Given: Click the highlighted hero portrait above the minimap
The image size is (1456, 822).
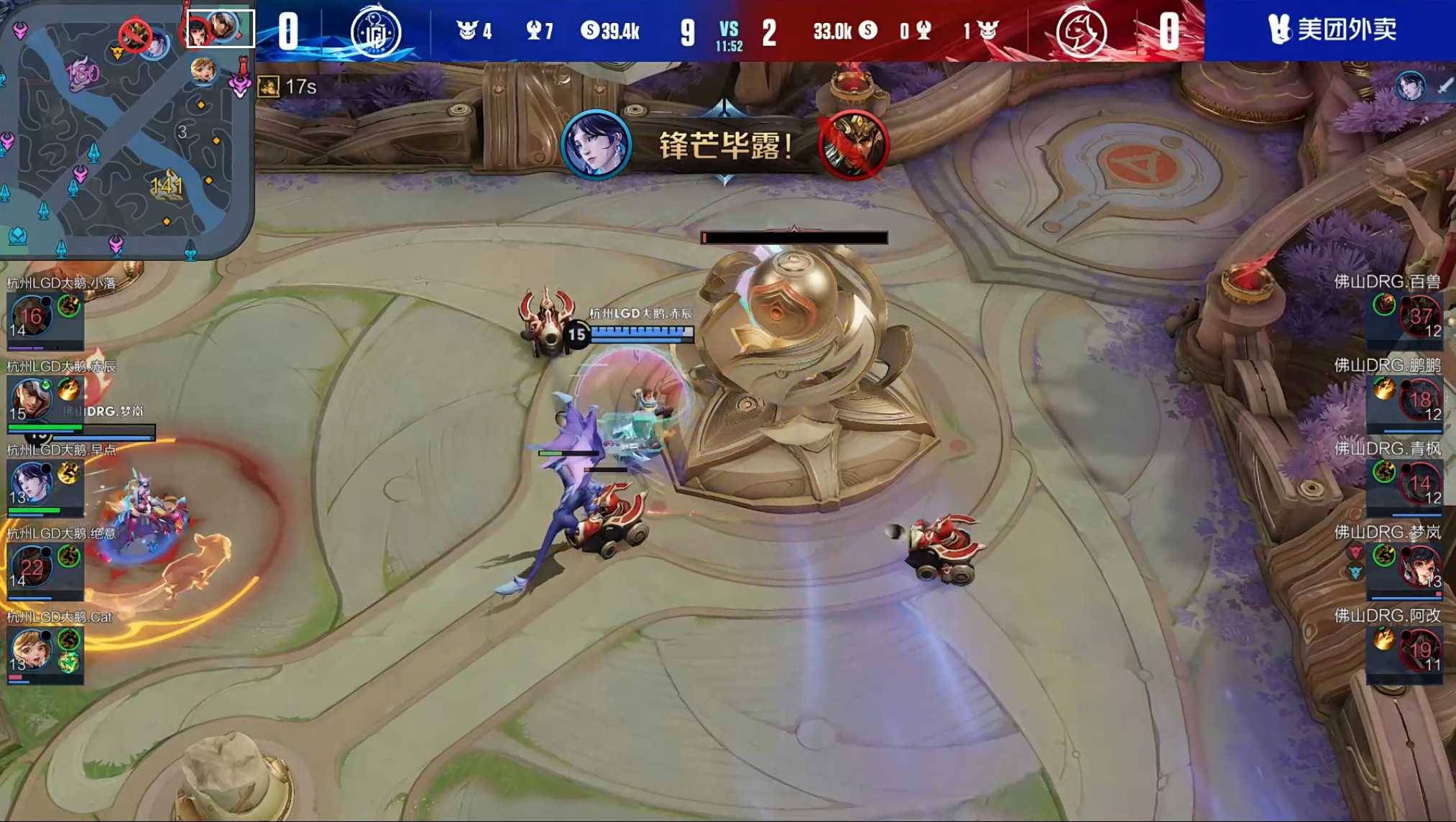Looking at the screenshot, I should pyautogui.click(x=221, y=29).
